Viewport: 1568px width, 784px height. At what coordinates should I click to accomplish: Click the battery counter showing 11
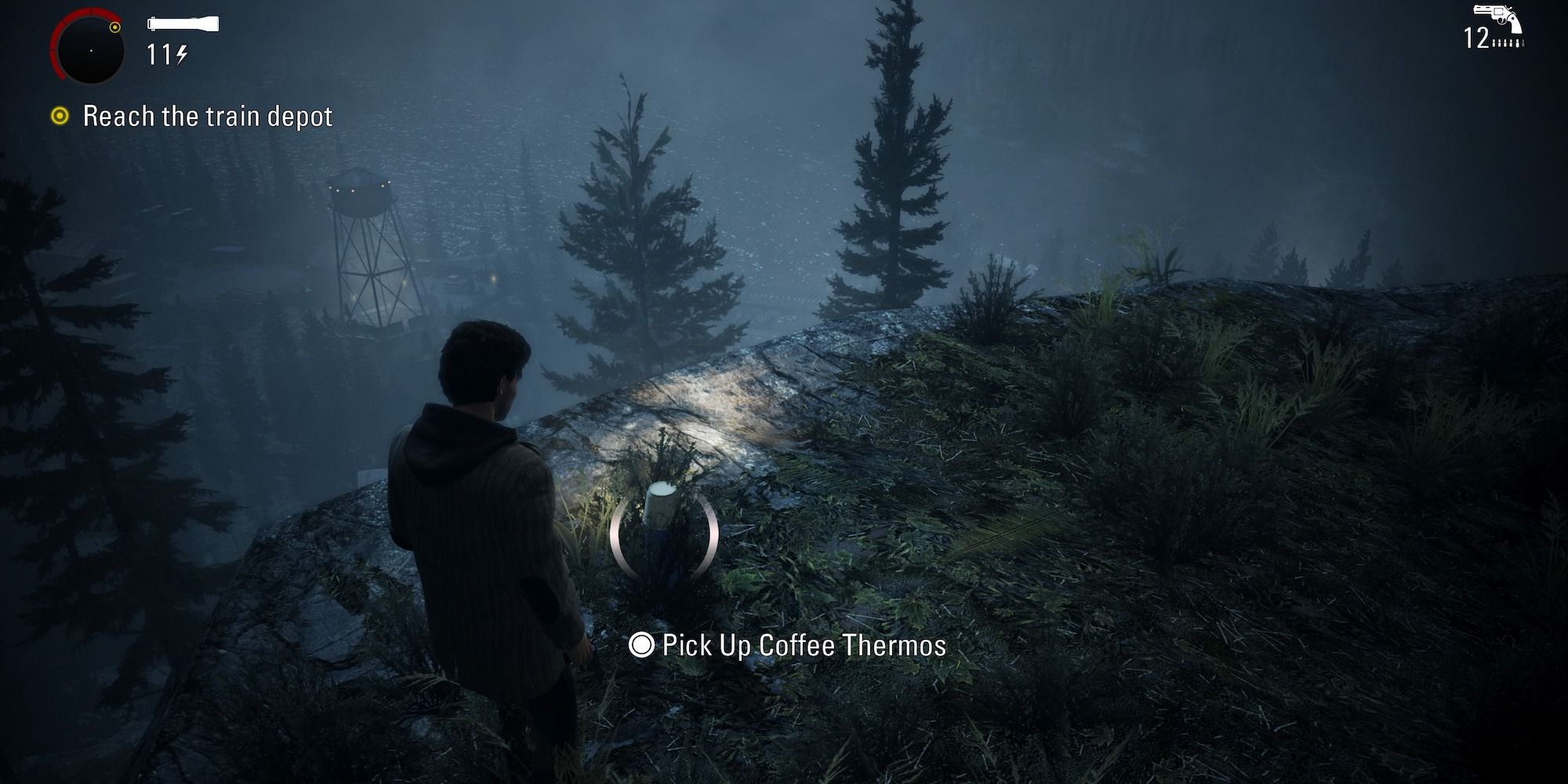[x=159, y=53]
